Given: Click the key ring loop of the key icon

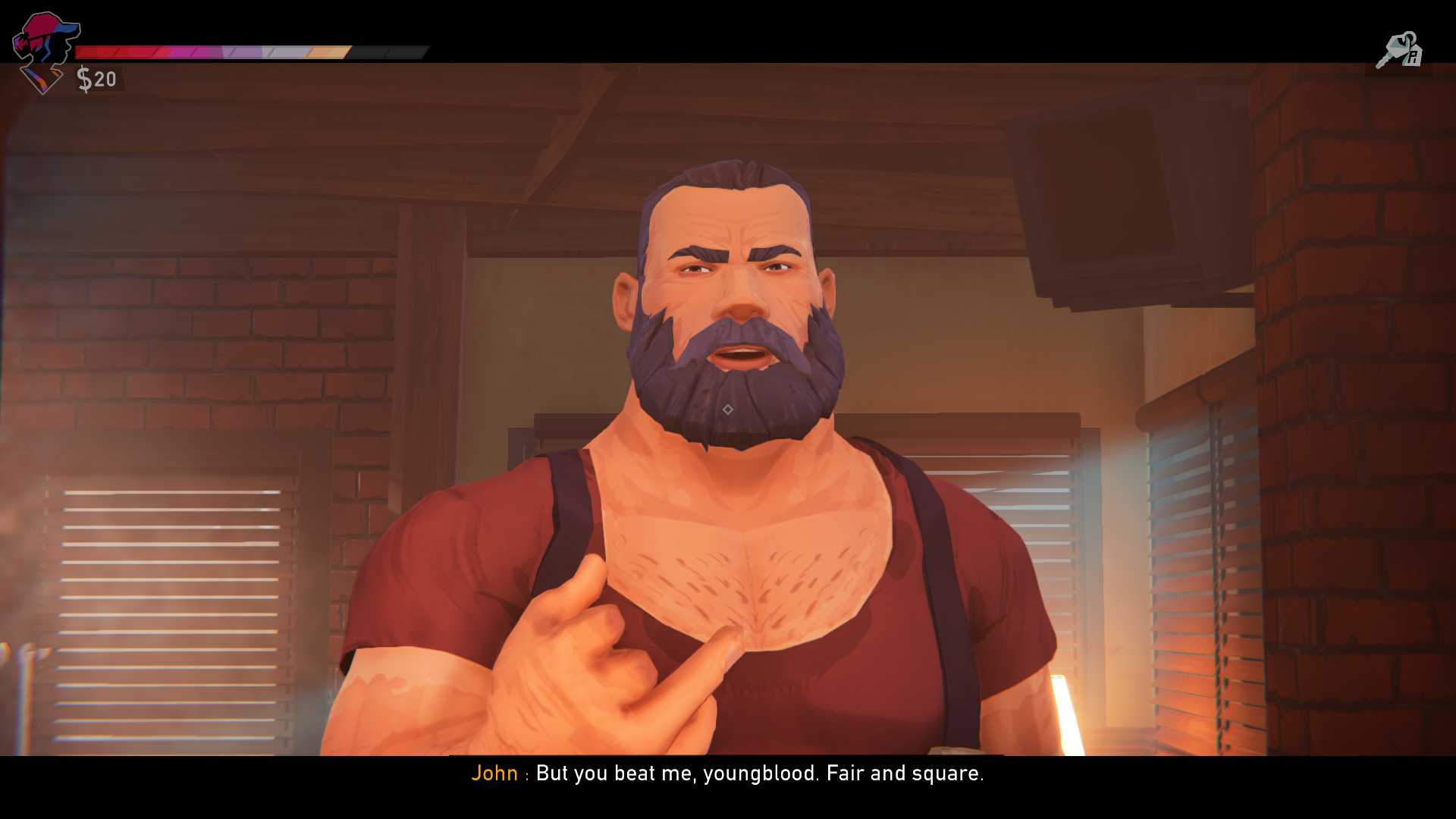Looking at the screenshot, I should pos(1410,37).
